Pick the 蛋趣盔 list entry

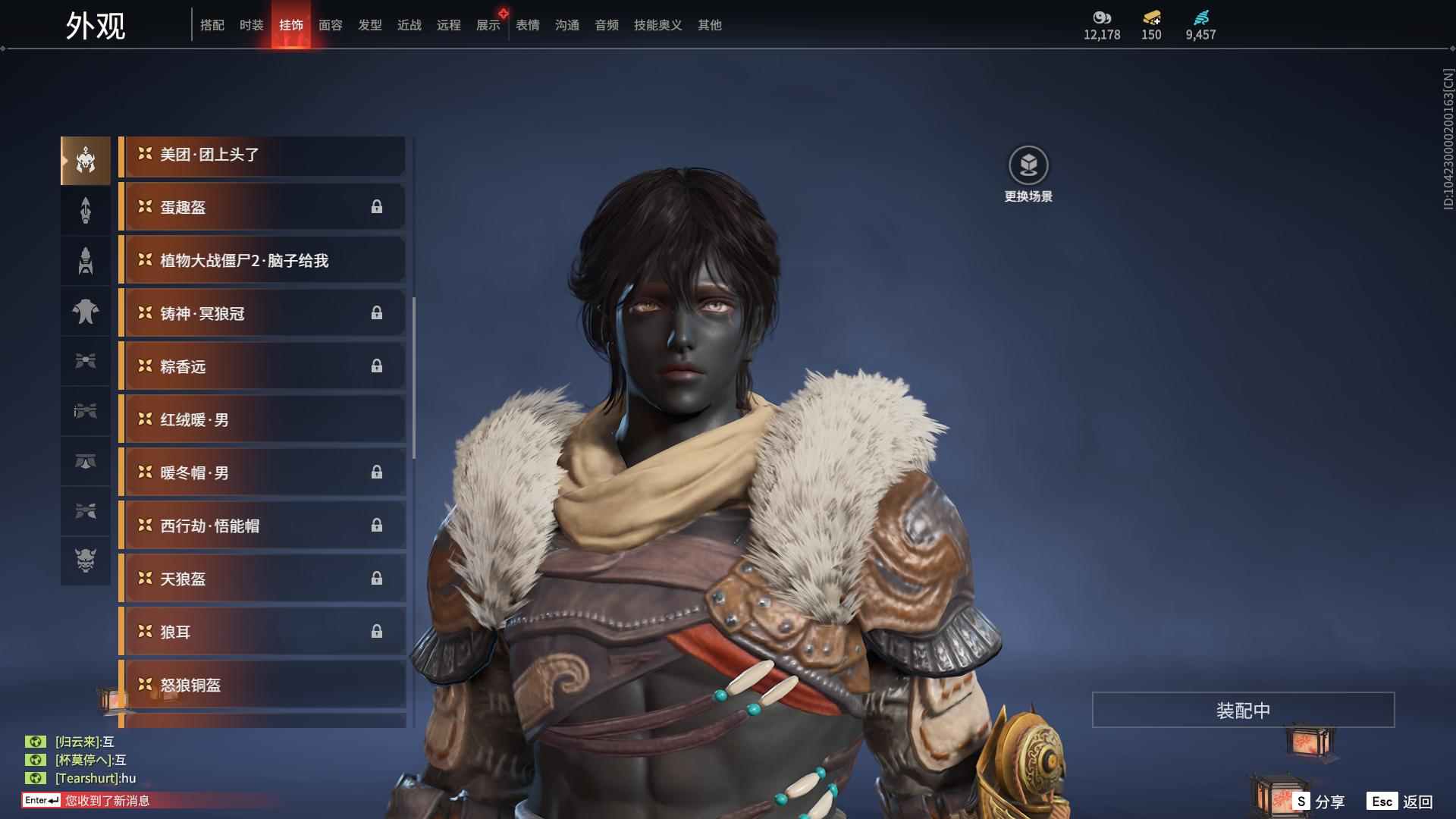pos(262,208)
